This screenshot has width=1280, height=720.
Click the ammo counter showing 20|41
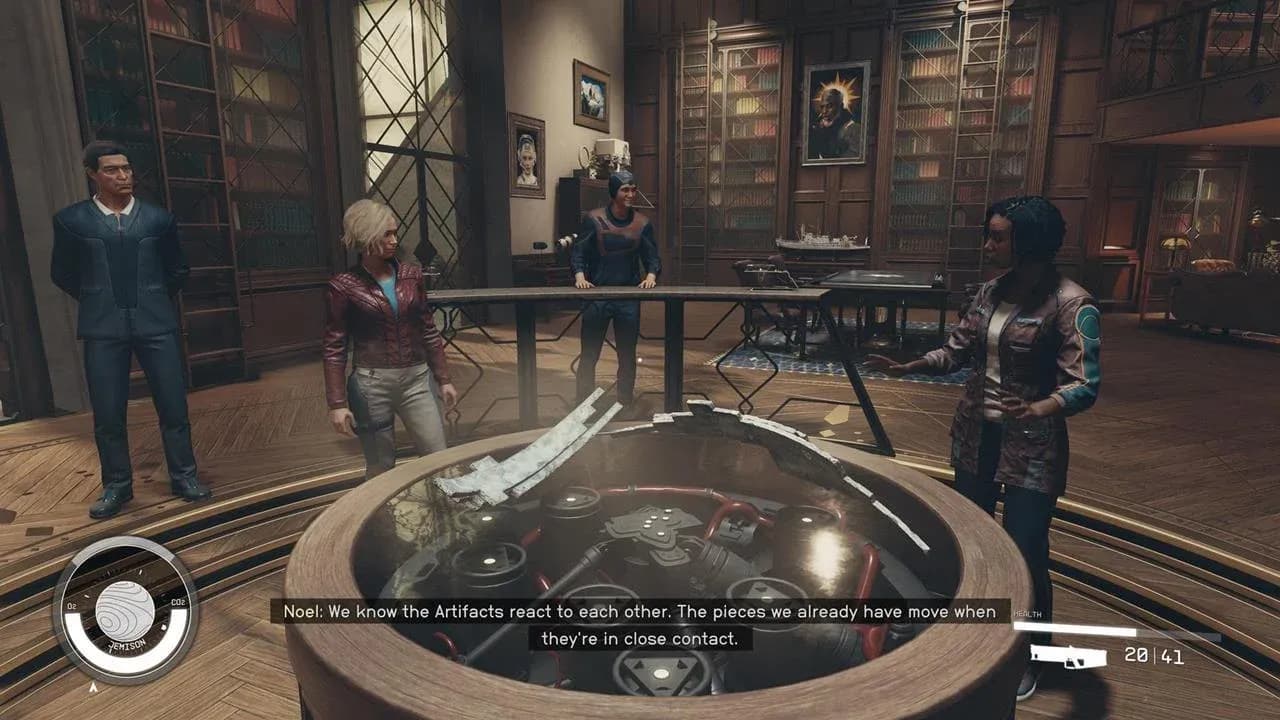[1153, 656]
